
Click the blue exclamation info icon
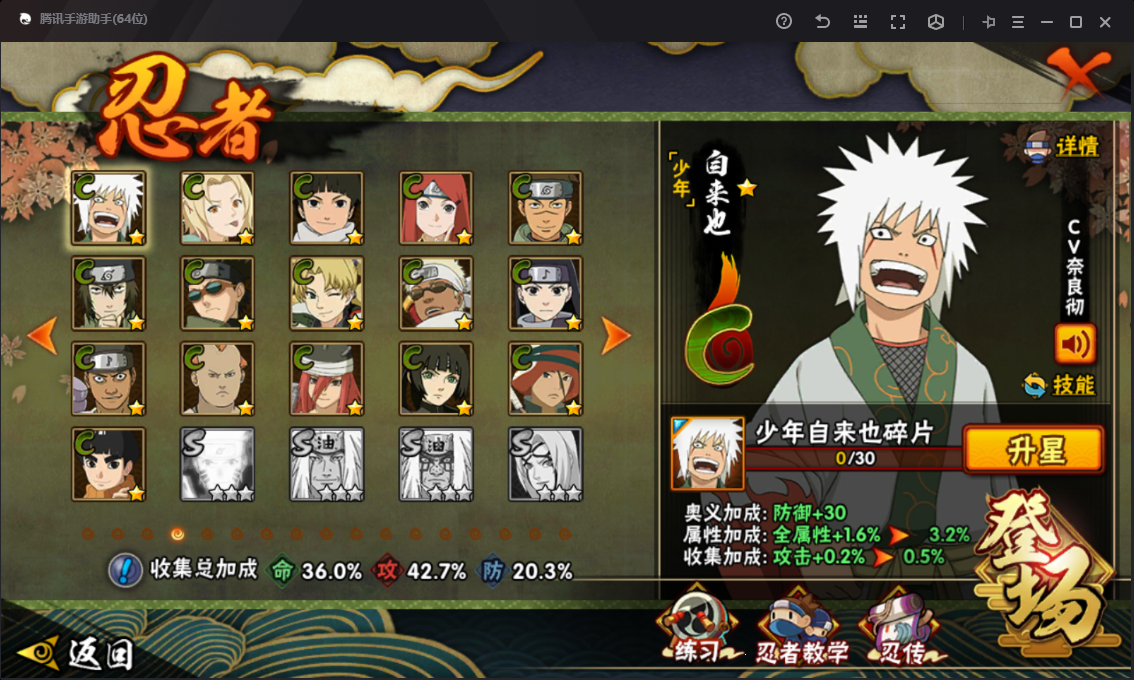tap(125, 570)
